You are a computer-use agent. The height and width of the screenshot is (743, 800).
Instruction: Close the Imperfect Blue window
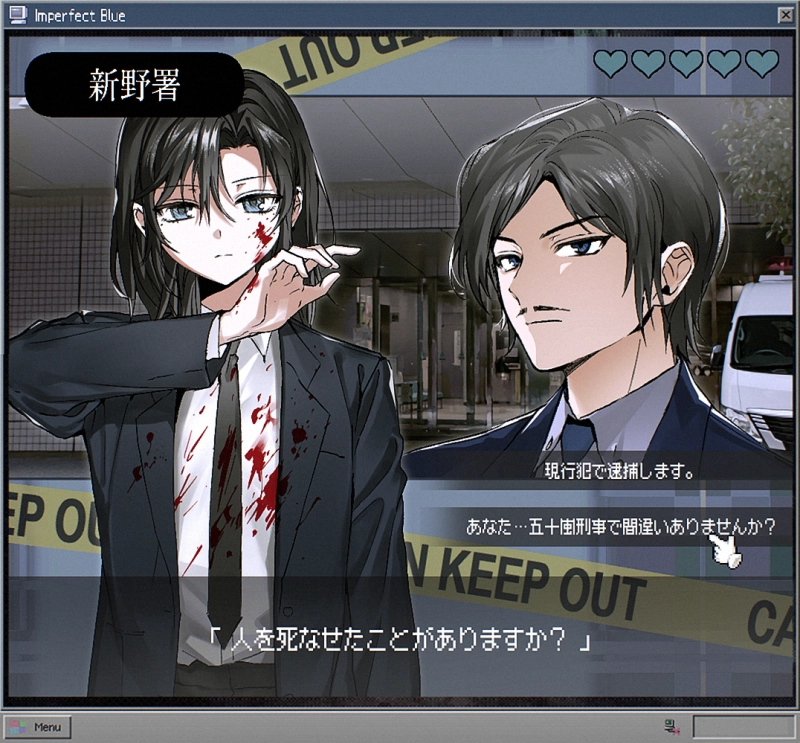pyautogui.click(x=784, y=16)
